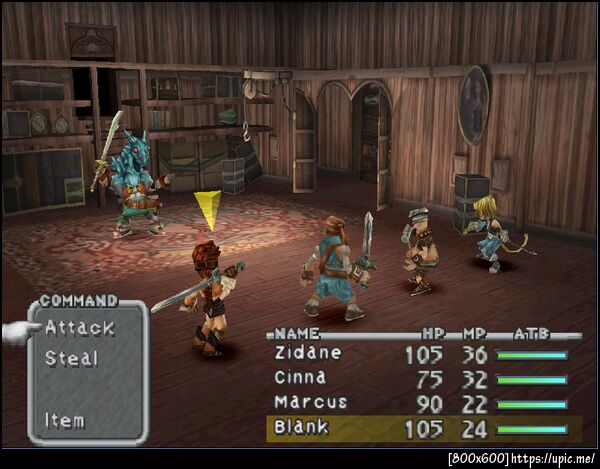Open the Item command
The height and width of the screenshot is (469, 600).
(65, 420)
